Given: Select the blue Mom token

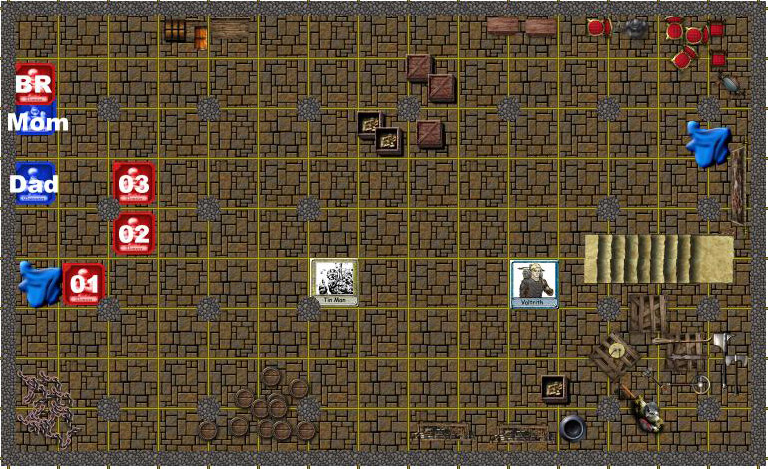Looking at the screenshot, I should click(38, 124).
